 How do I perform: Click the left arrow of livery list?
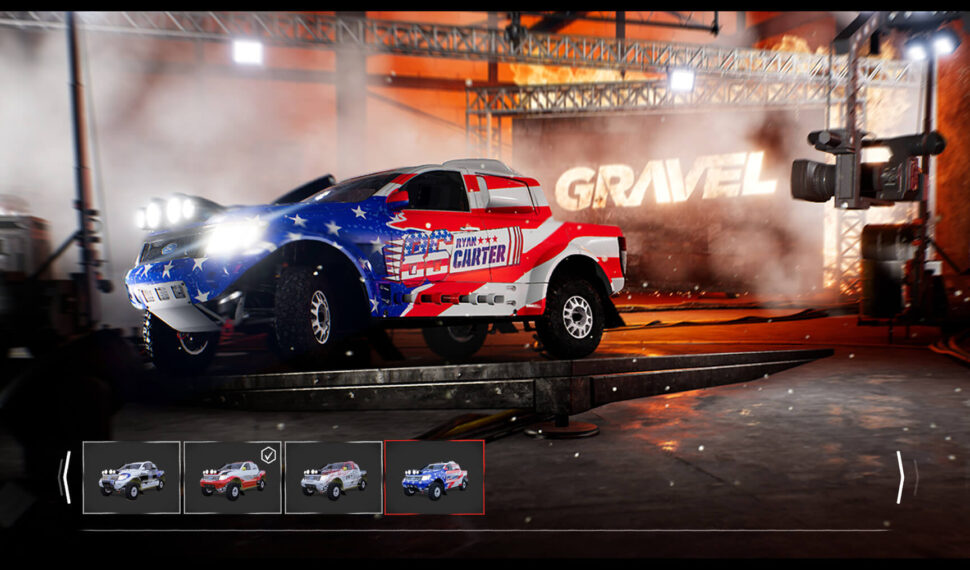pos(66,477)
